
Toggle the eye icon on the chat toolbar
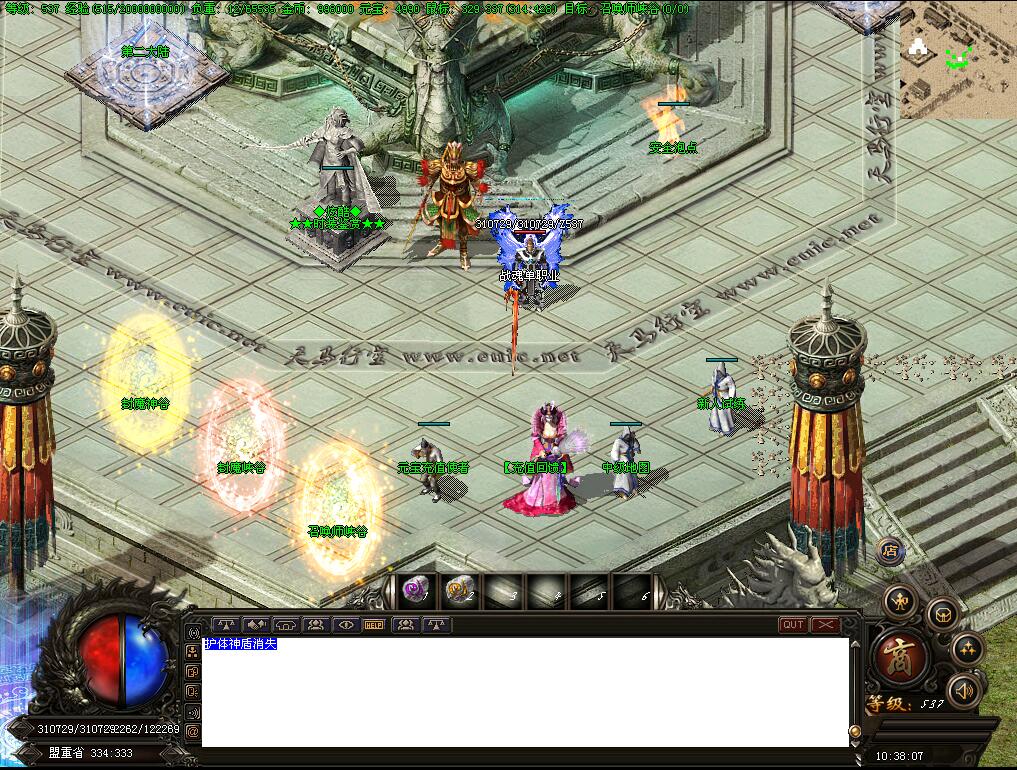pyautogui.click(x=346, y=625)
